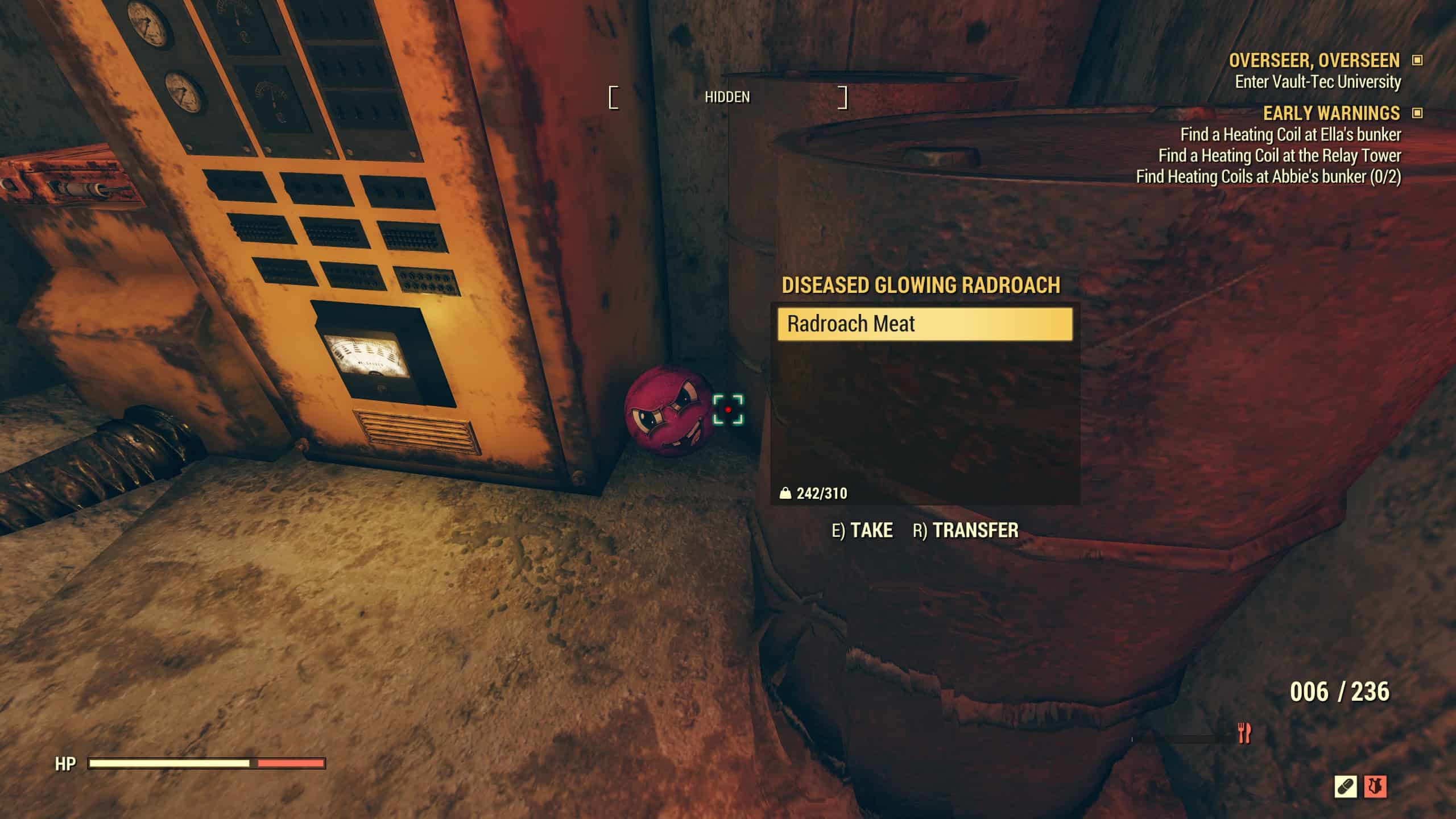
Task: Select the Early Warnings quest entry
Action: point(1331,113)
